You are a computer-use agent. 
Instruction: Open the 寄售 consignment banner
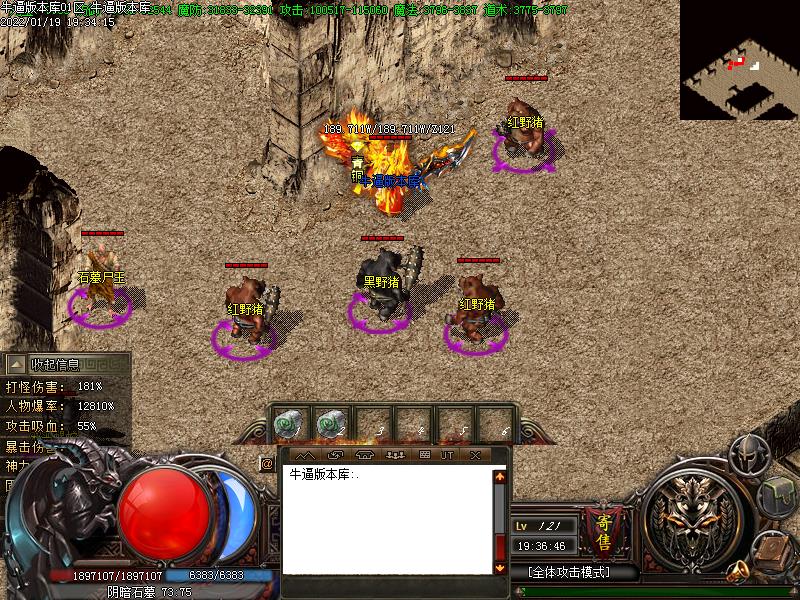tap(604, 532)
